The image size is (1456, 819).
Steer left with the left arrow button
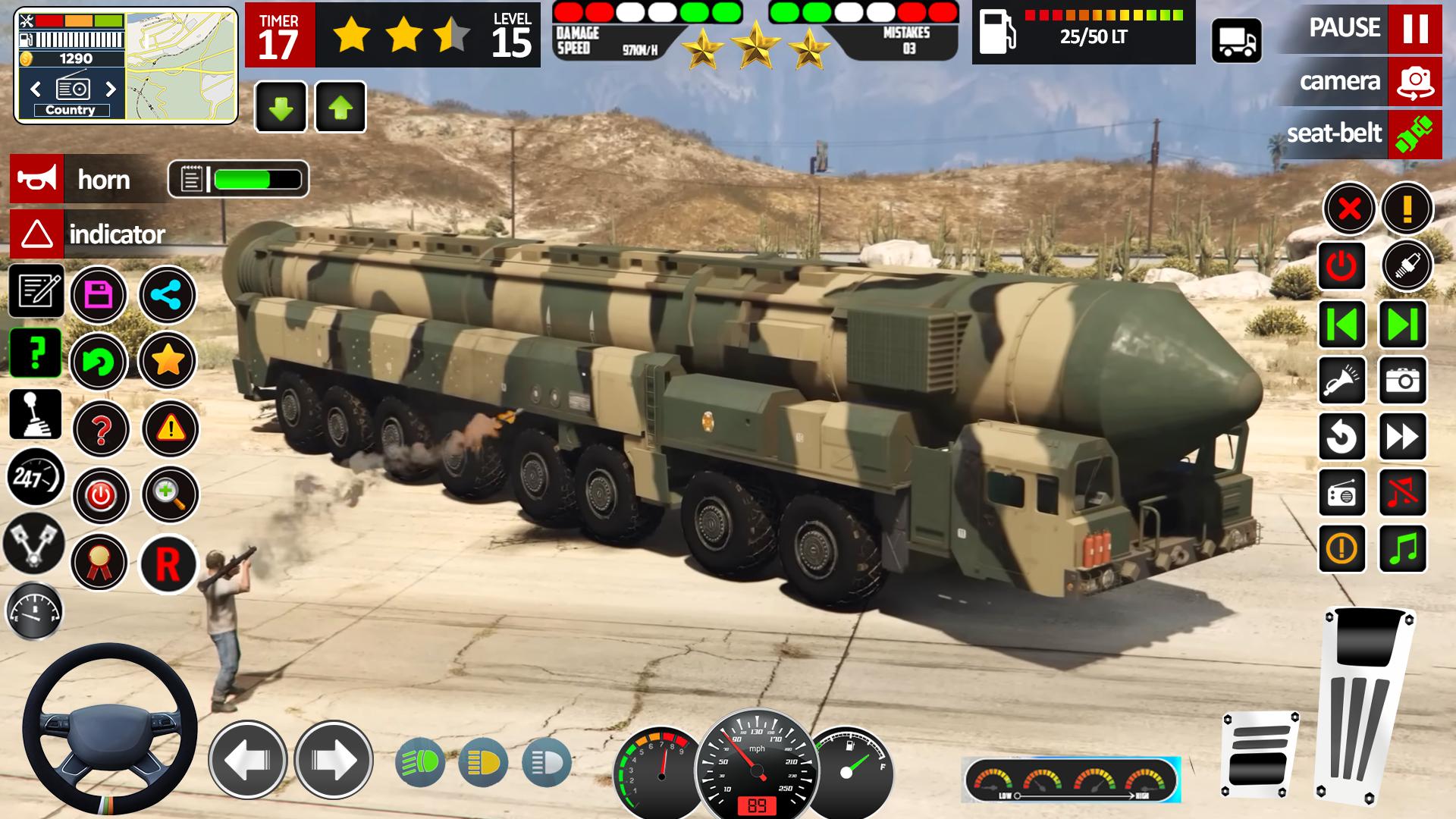(x=247, y=760)
